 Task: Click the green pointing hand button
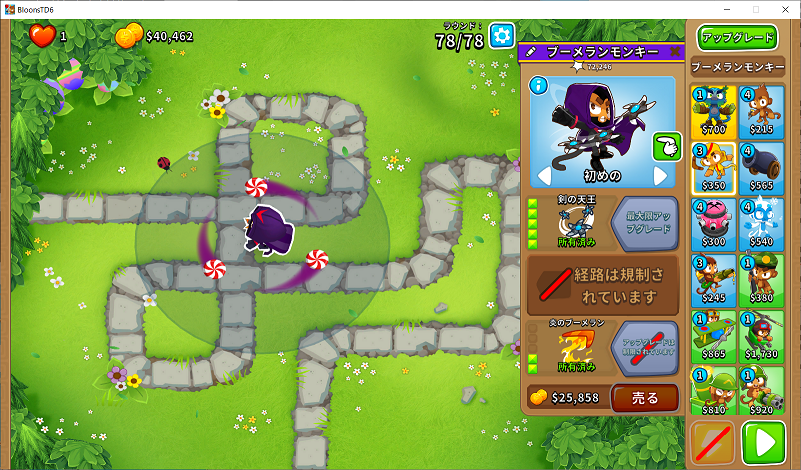[x=666, y=147]
